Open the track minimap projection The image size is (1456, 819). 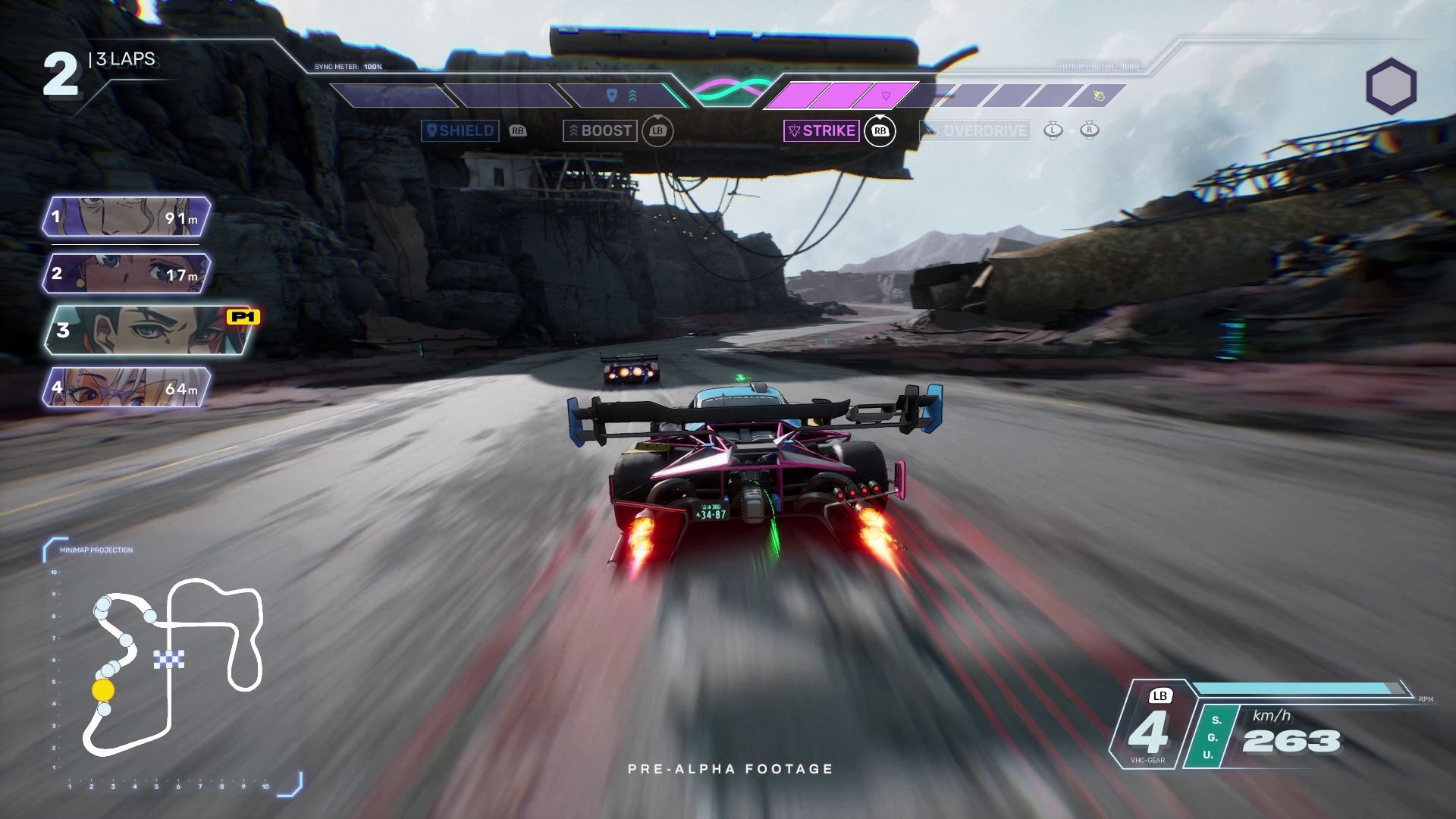pyautogui.click(x=172, y=667)
